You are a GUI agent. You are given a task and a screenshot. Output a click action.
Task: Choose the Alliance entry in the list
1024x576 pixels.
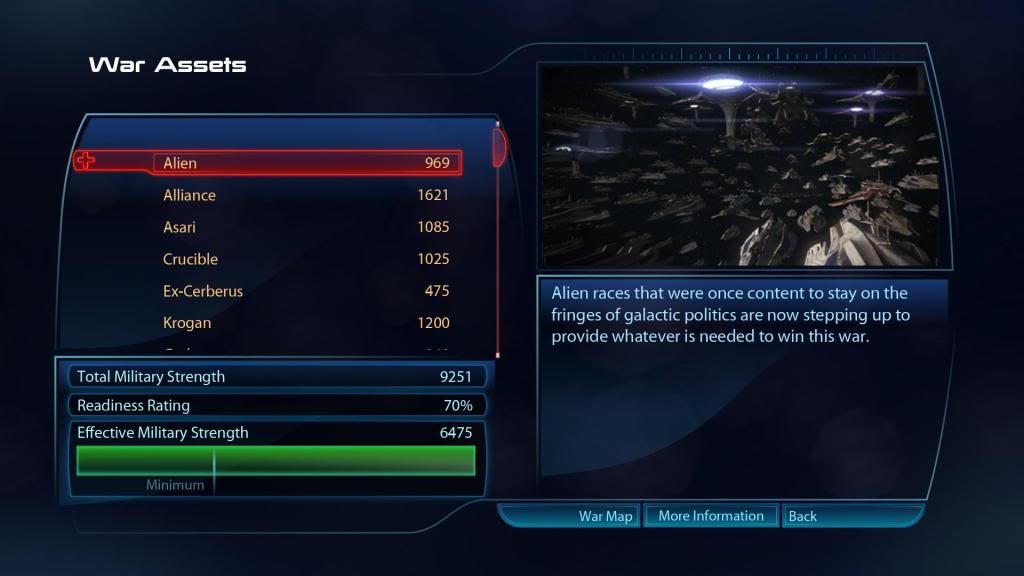click(x=305, y=195)
